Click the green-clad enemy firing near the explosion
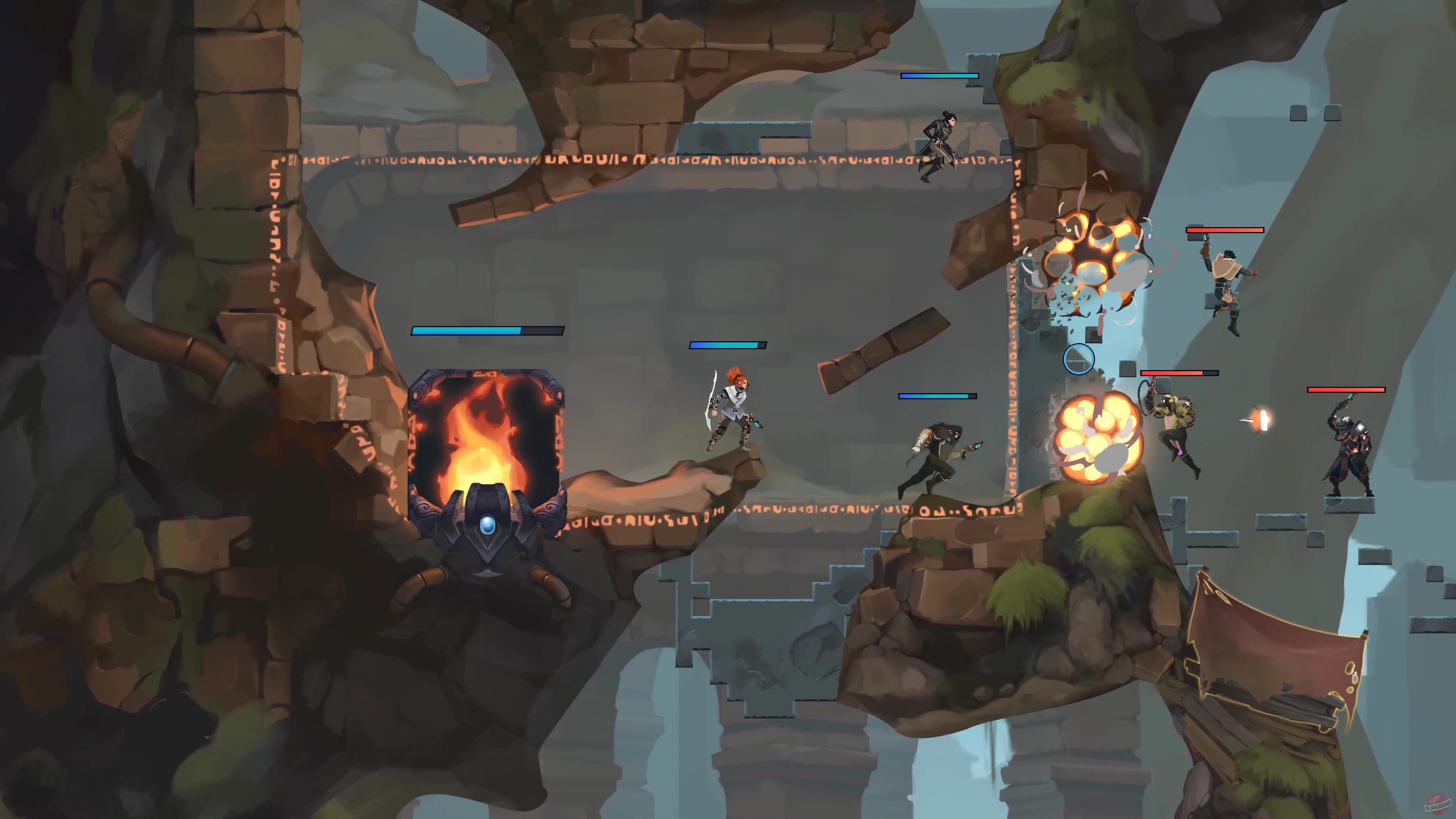This screenshot has height=819, width=1456. tap(1178, 424)
